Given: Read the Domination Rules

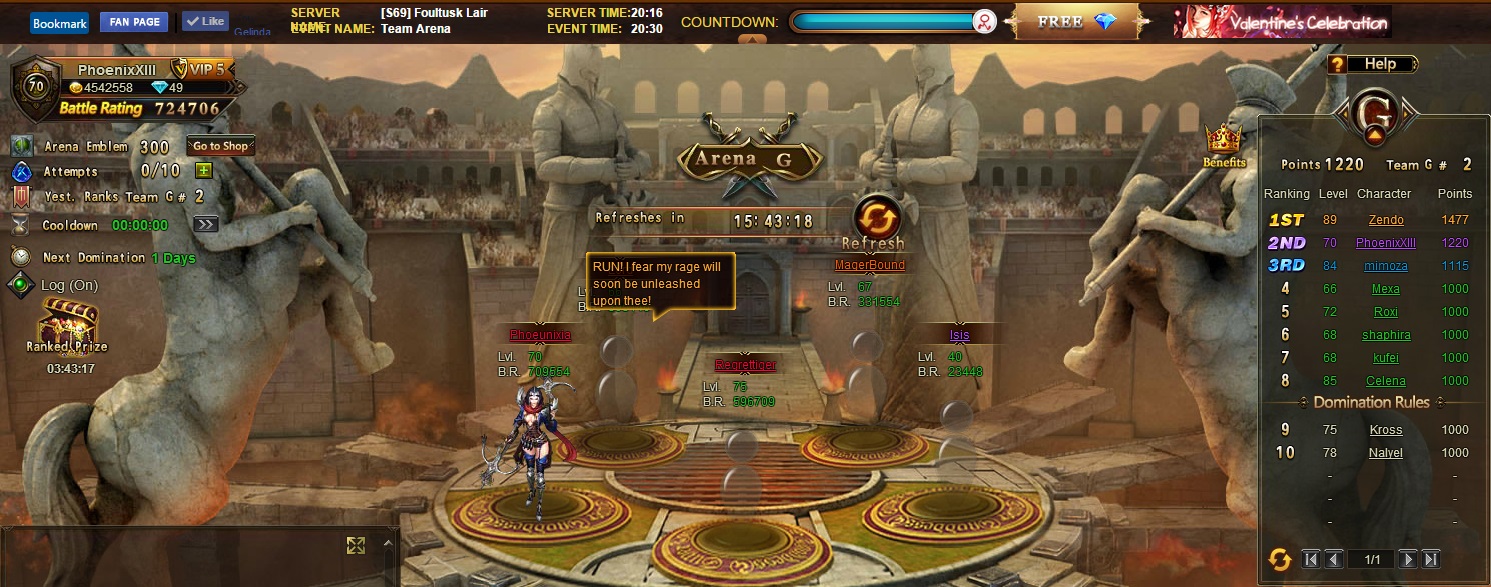Looking at the screenshot, I should click(x=1370, y=402).
